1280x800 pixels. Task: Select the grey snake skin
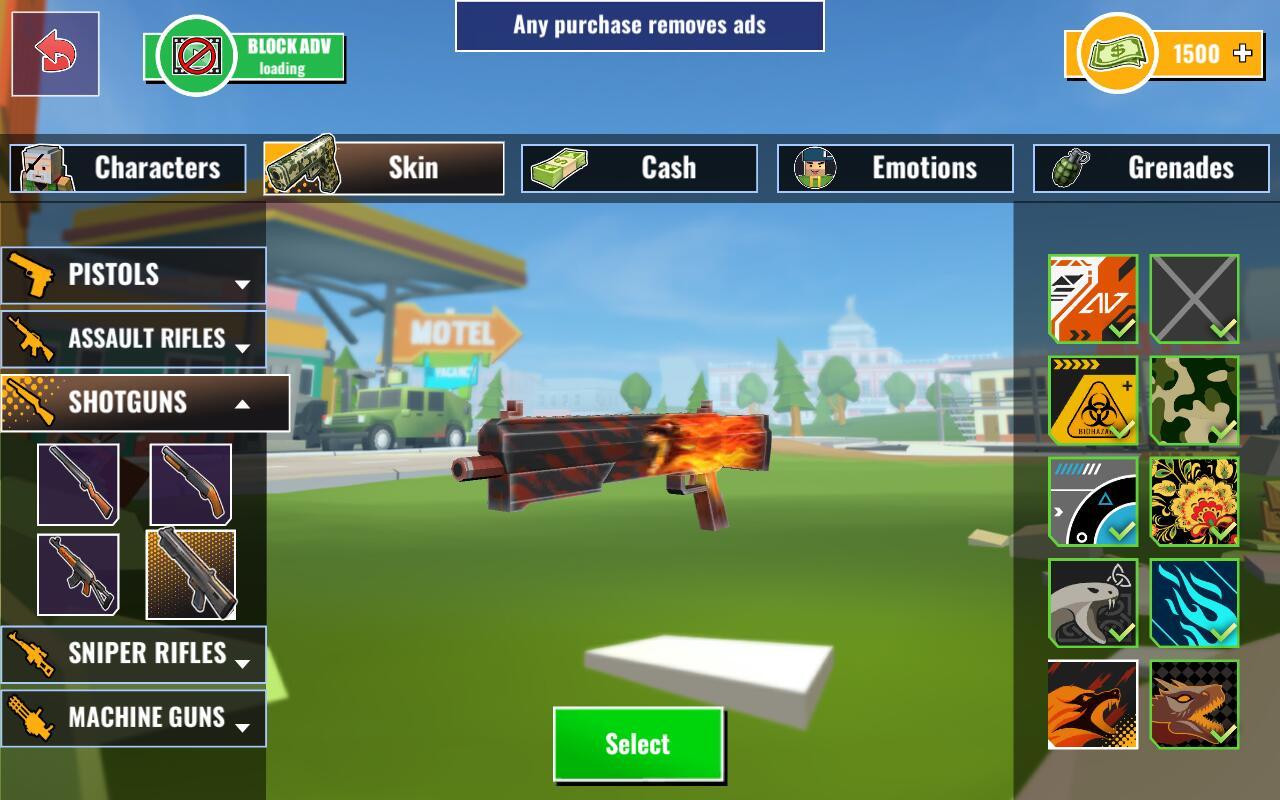(1093, 603)
